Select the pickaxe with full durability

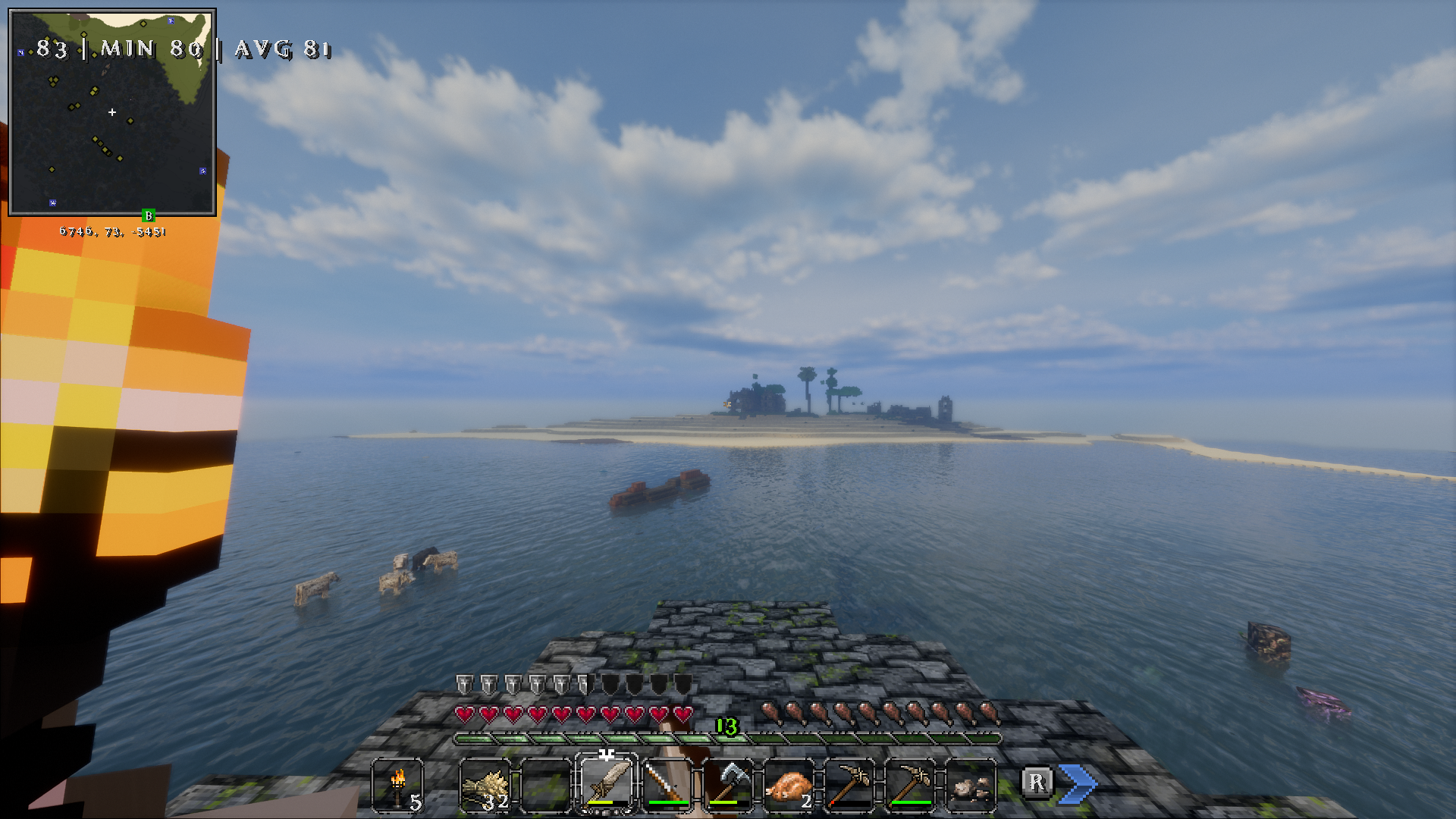click(910, 784)
